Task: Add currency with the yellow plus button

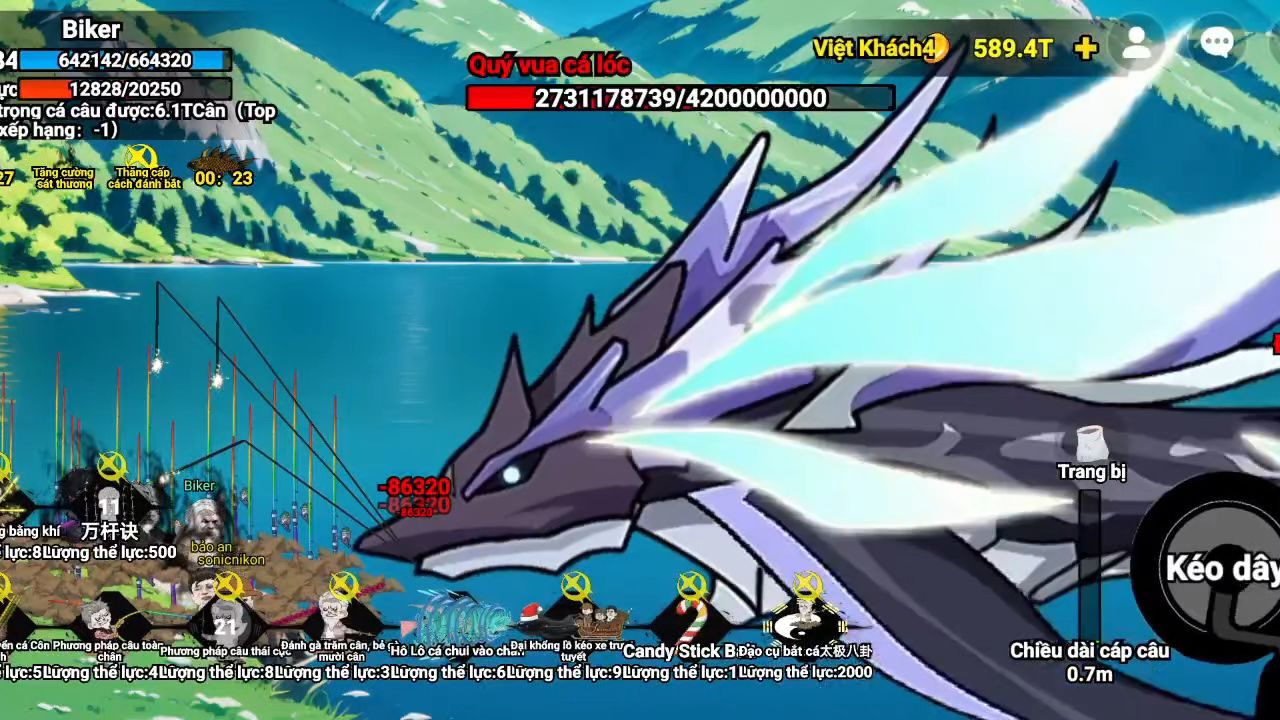Action: 1085,48
